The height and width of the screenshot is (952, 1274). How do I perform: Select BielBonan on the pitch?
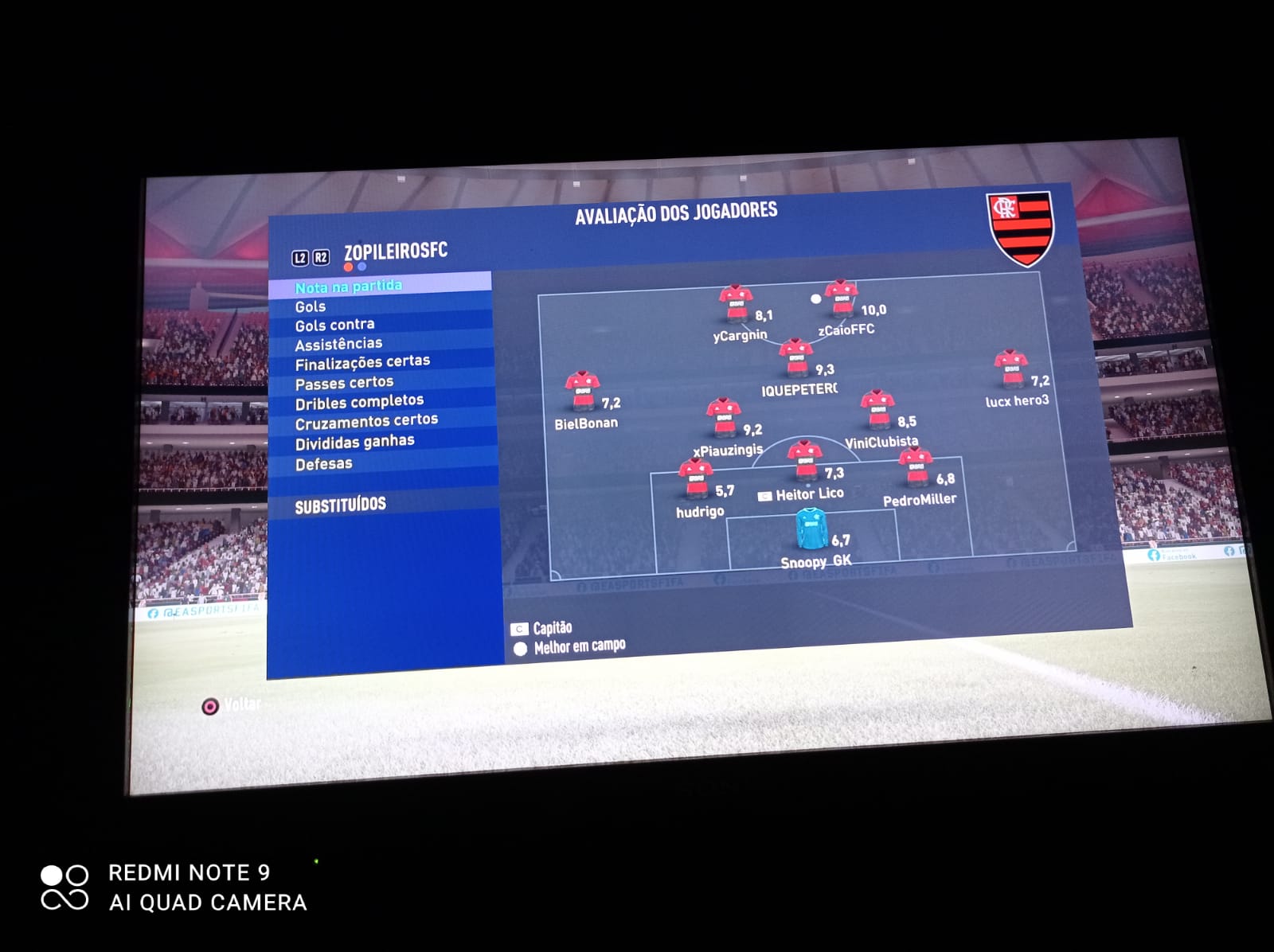click(x=582, y=390)
